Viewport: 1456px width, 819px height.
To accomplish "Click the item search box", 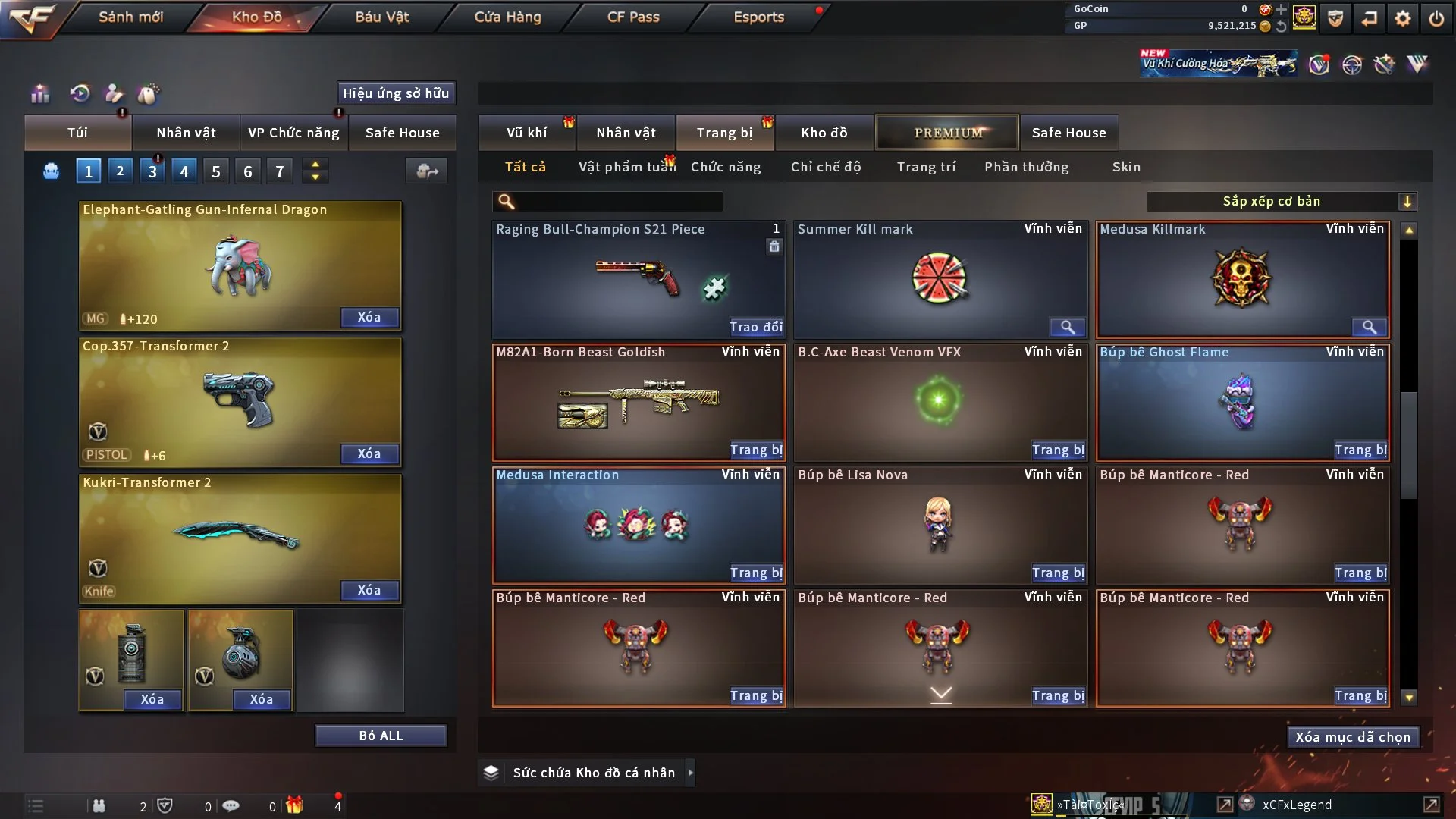I will click(x=618, y=202).
